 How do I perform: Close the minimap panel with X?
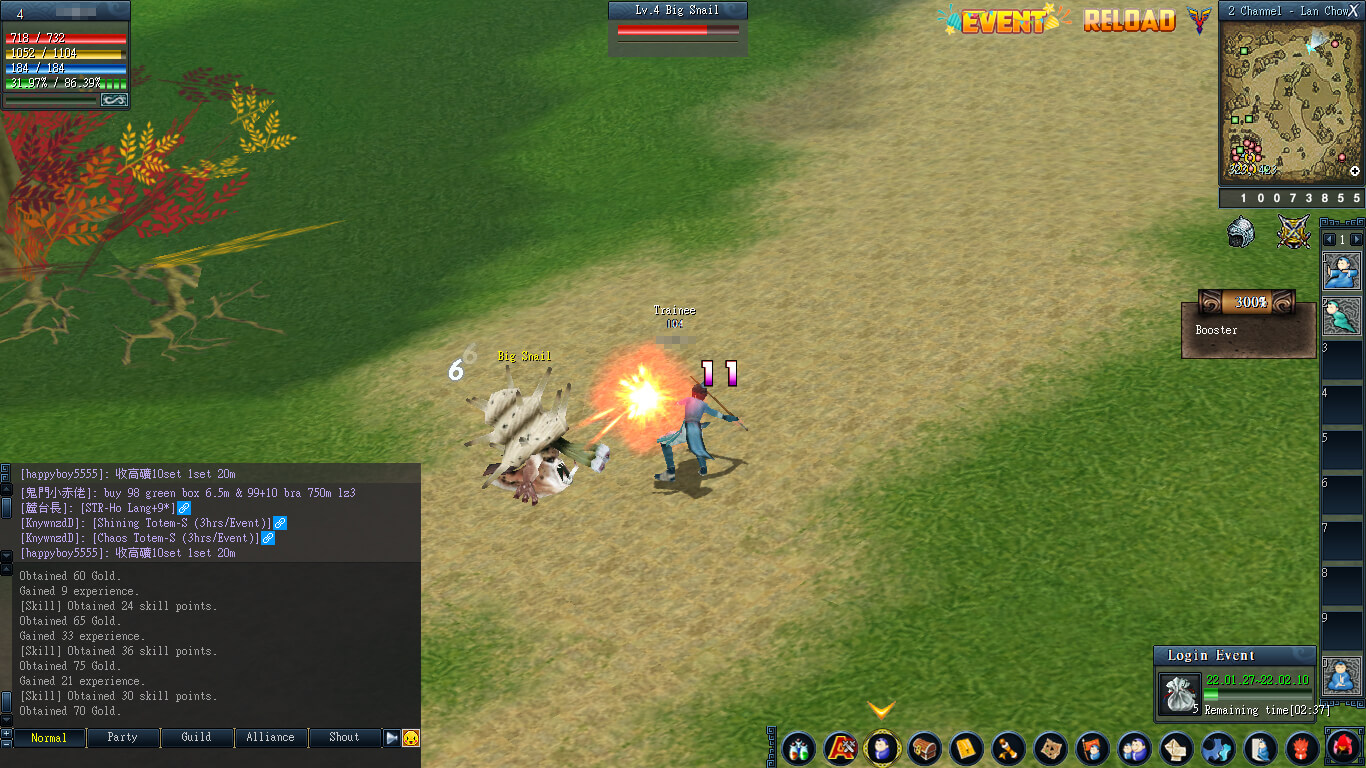(x=1353, y=10)
